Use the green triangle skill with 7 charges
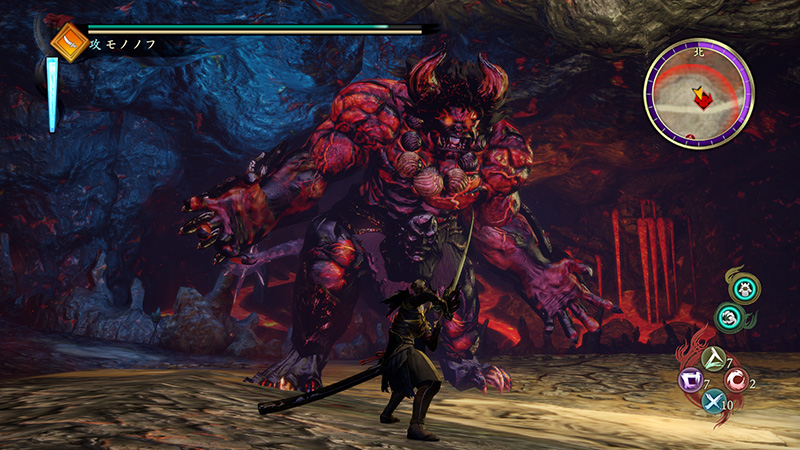This screenshot has width=800, height=450. (x=714, y=358)
